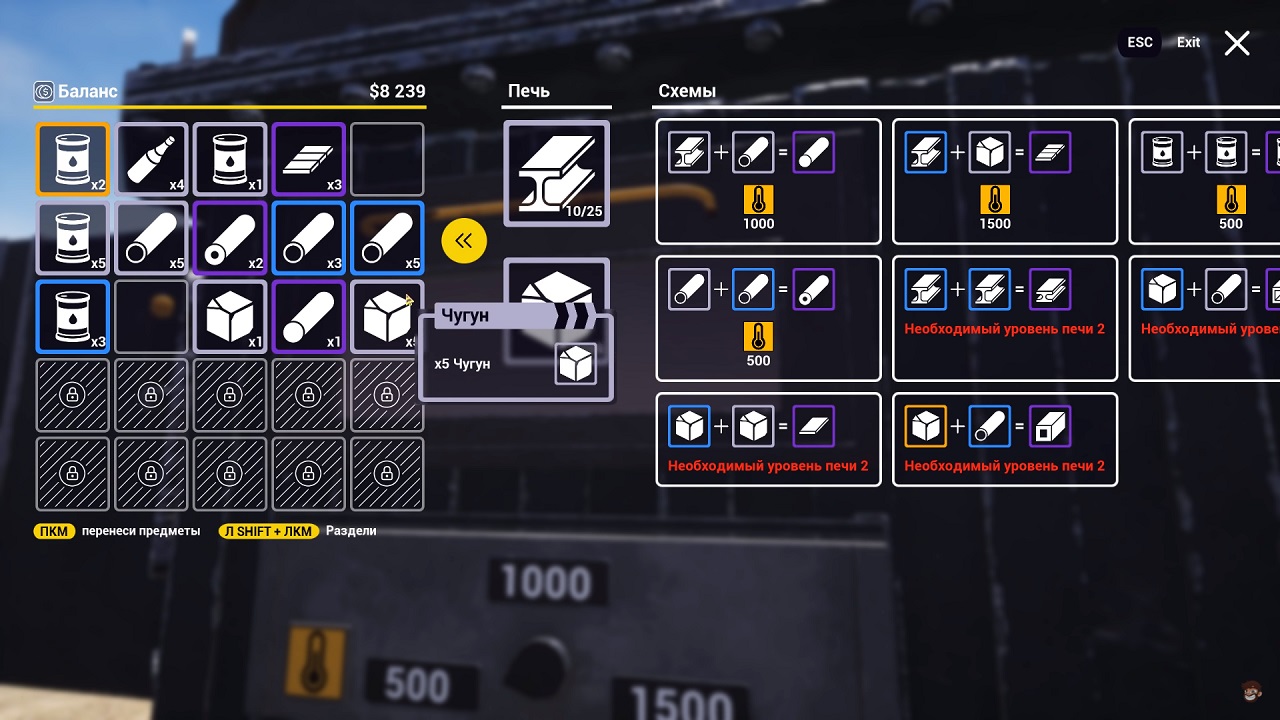1280x720 pixels.
Task: Pick the bottle item slot with x4
Action: 151,159
